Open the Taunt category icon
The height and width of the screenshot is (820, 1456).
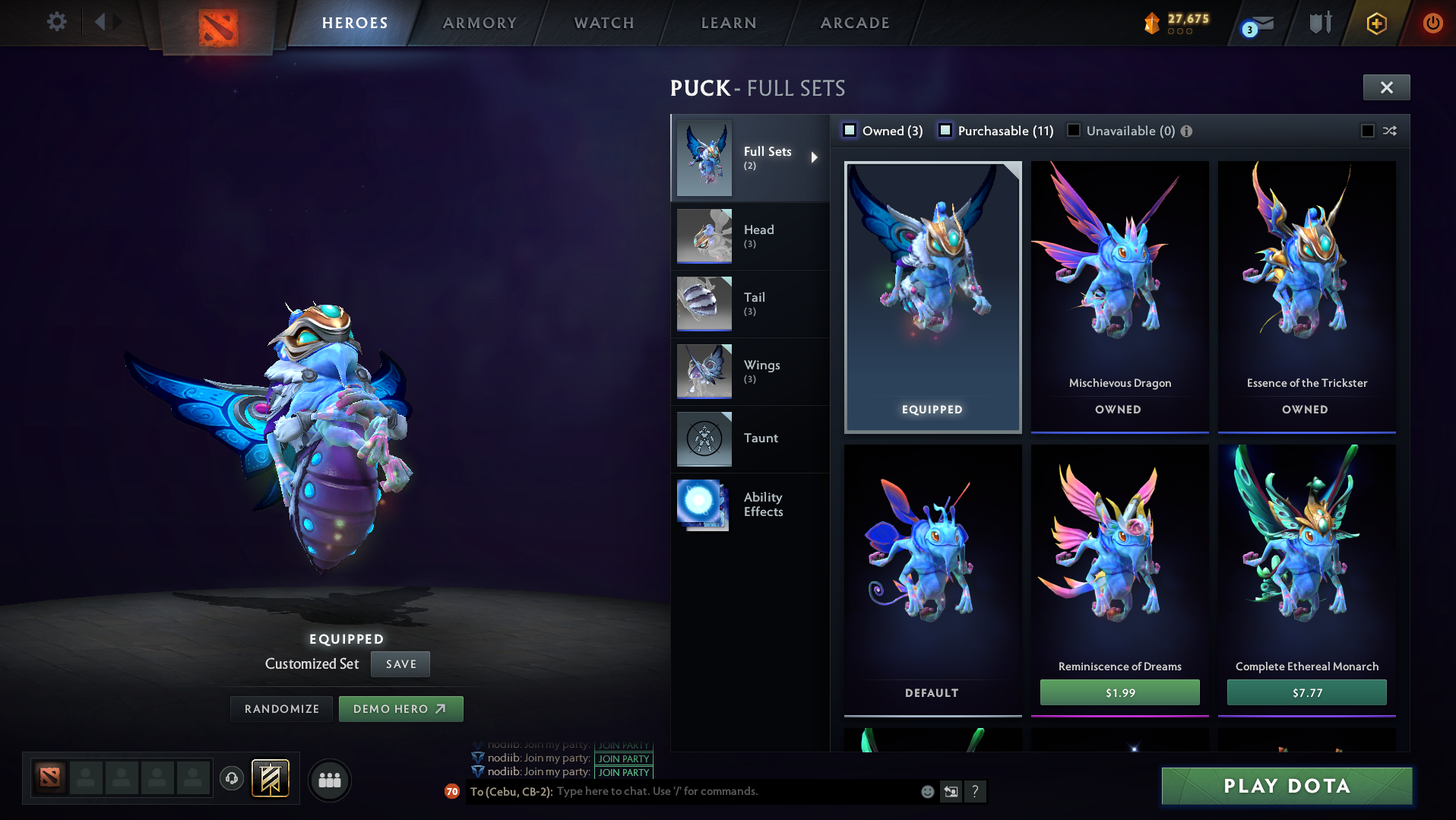coord(704,438)
